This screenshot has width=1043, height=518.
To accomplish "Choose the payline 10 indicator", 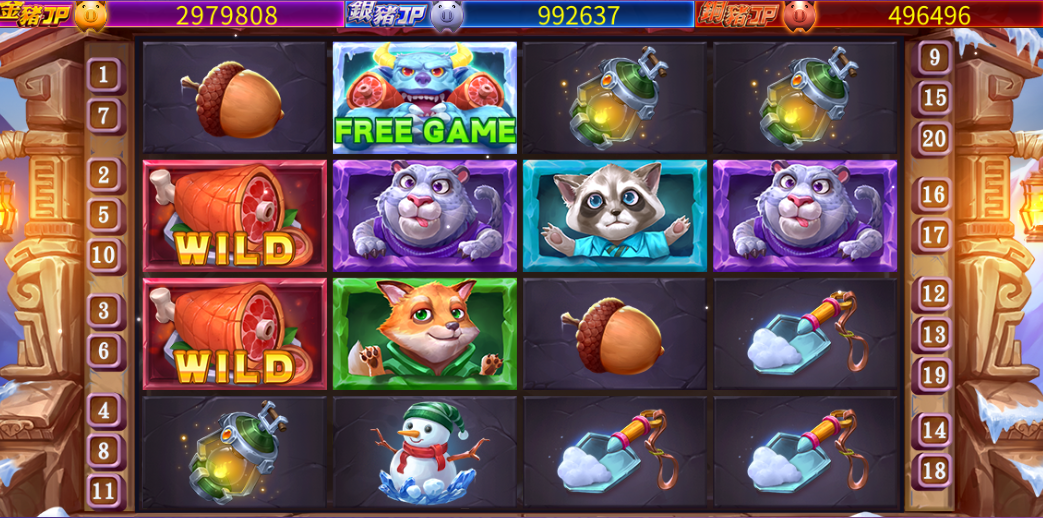I will pyautogui.click(x=105, y=254).
